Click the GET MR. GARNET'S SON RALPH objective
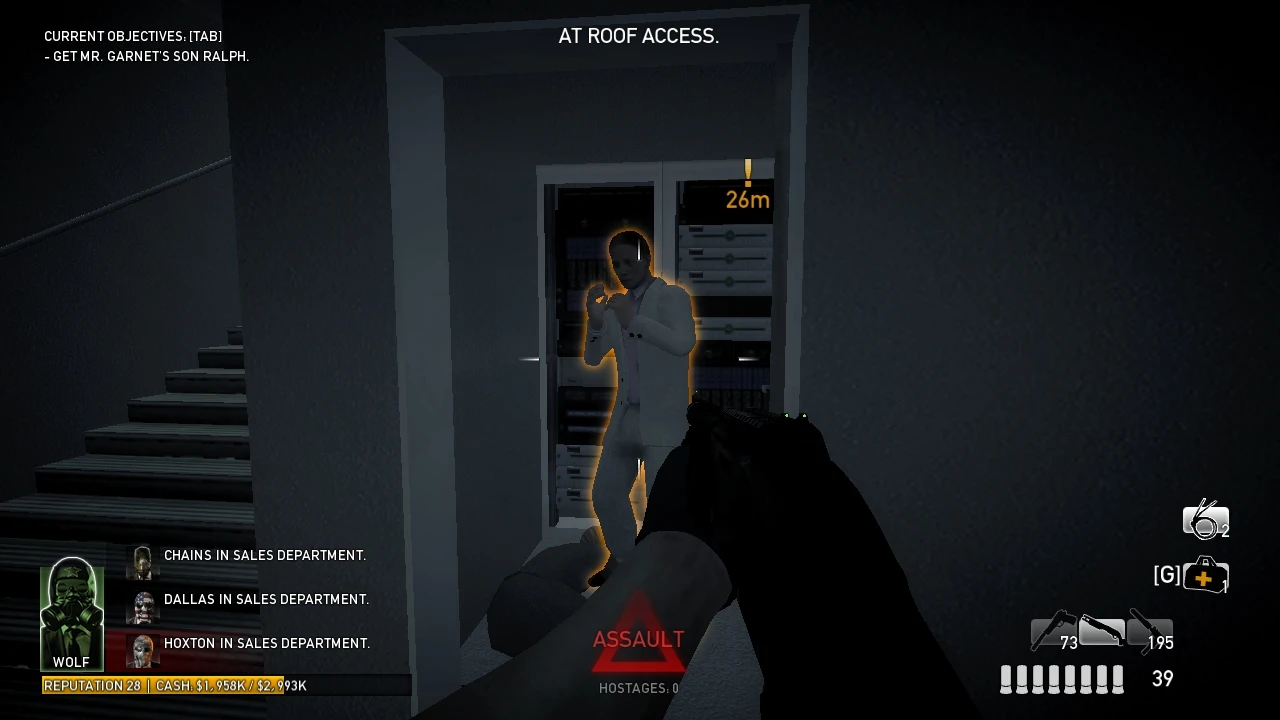This screenshot has height=720, width=1280. coord(146,56)
